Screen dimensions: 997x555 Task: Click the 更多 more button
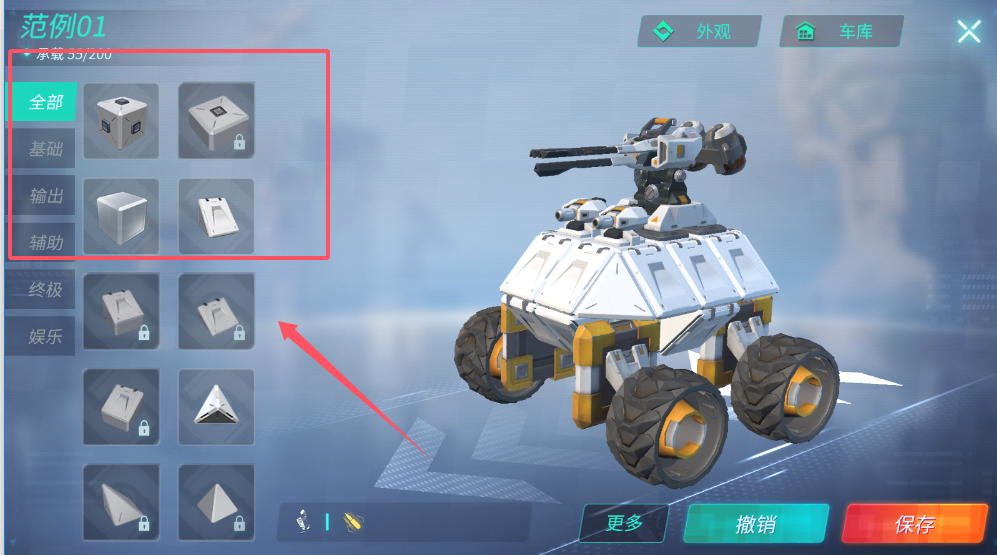[624, 523]
